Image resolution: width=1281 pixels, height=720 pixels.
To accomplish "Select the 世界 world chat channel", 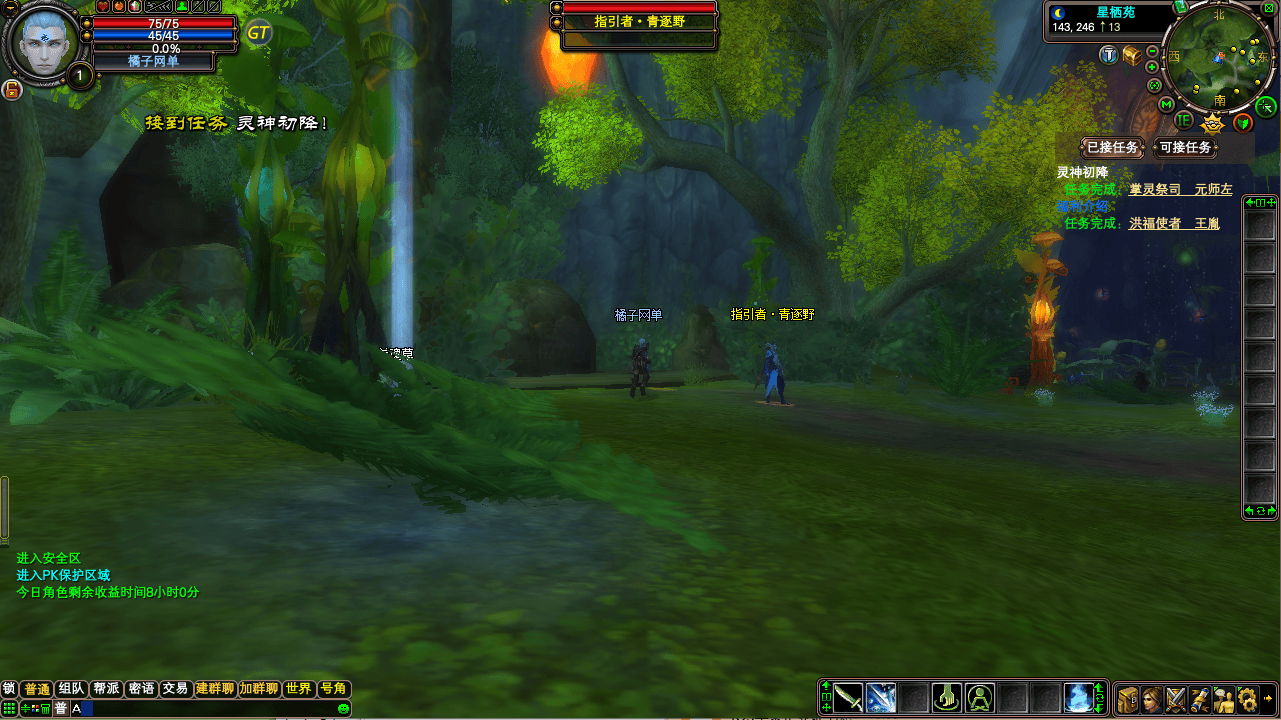I will (298, 689).
